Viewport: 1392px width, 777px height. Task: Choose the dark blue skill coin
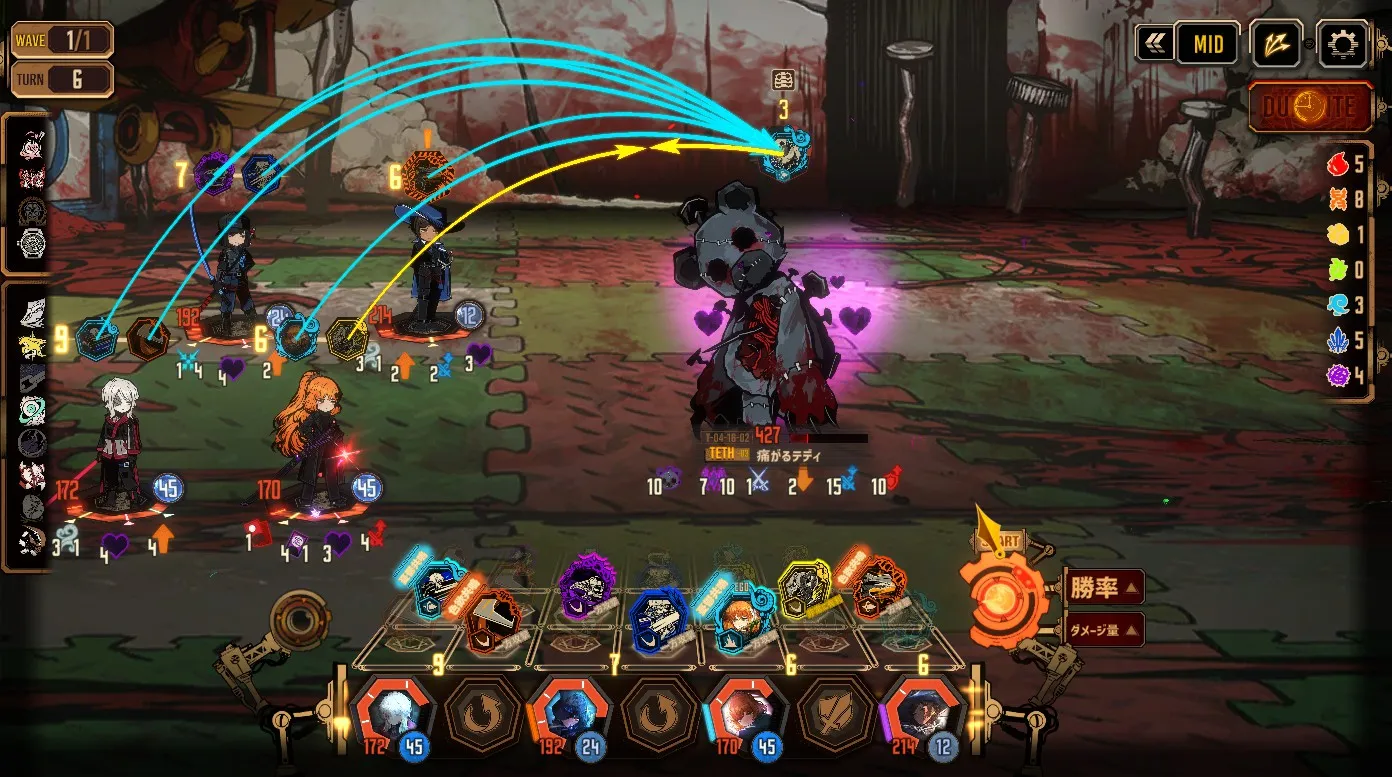[x=658, y=619]
